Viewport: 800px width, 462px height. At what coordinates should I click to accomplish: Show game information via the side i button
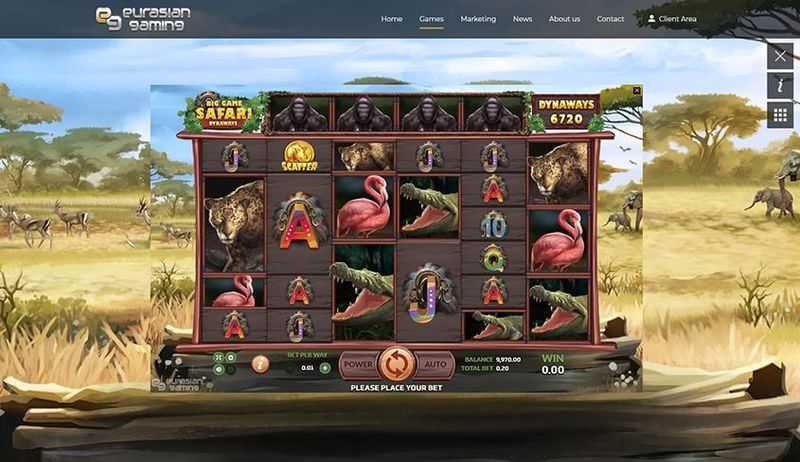780,86
